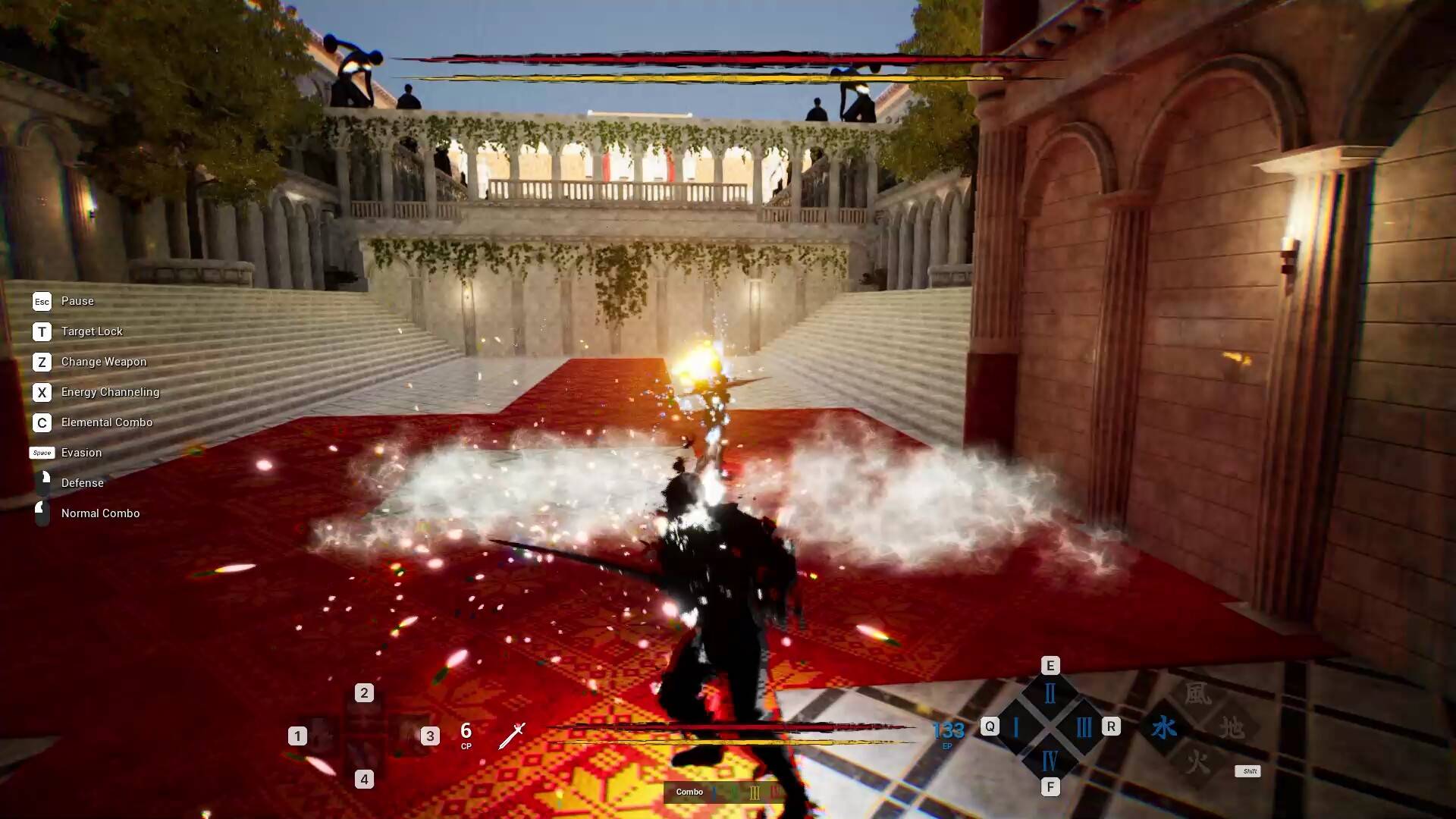
Task: Select the water (水) element icon
Action: click(1164, 726)
